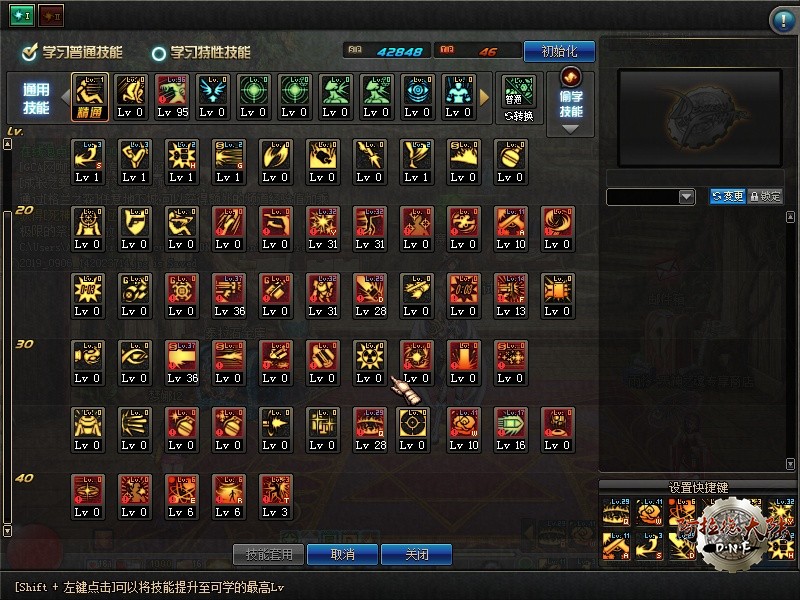Switch to skill page tab I
This screenshot has height=600, width=800.
(22, 17)
